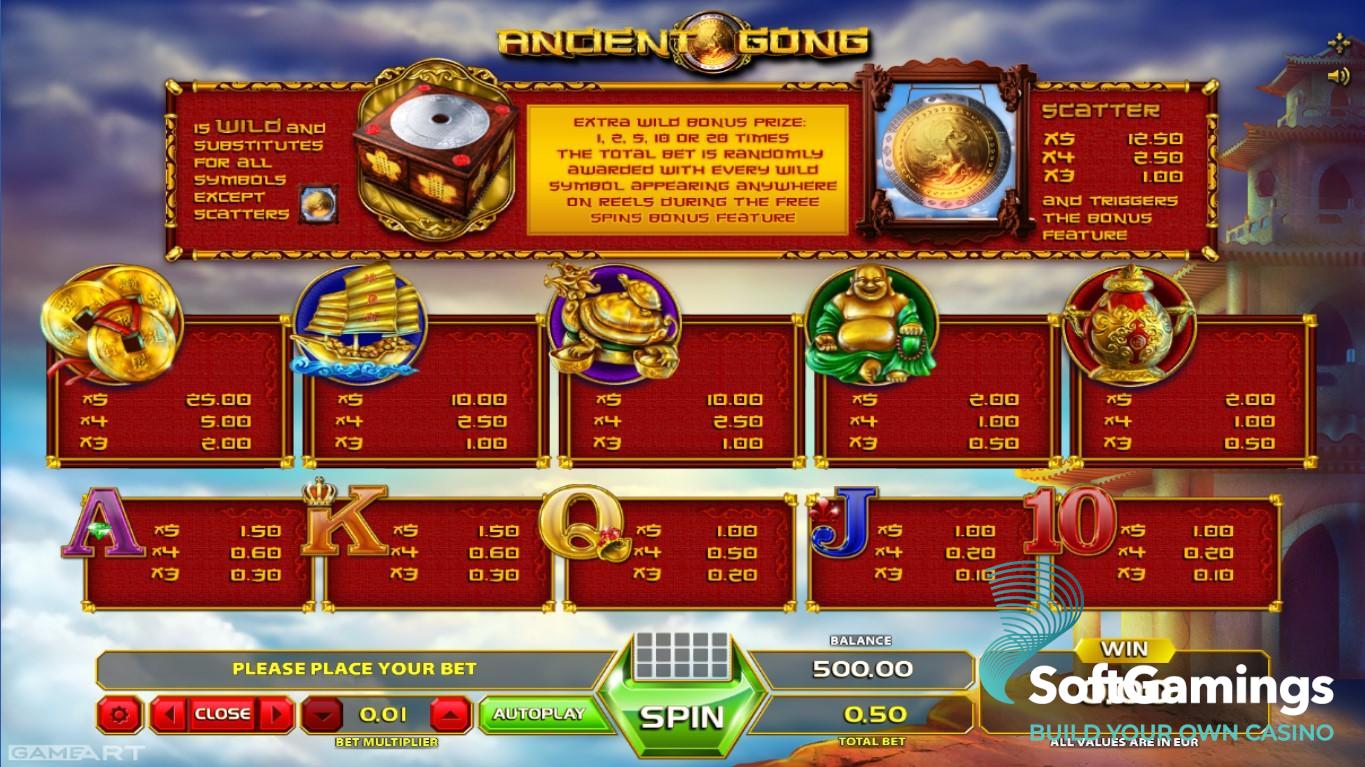
Task: Decrease the bet multiplier
Action: click(321, 714)
